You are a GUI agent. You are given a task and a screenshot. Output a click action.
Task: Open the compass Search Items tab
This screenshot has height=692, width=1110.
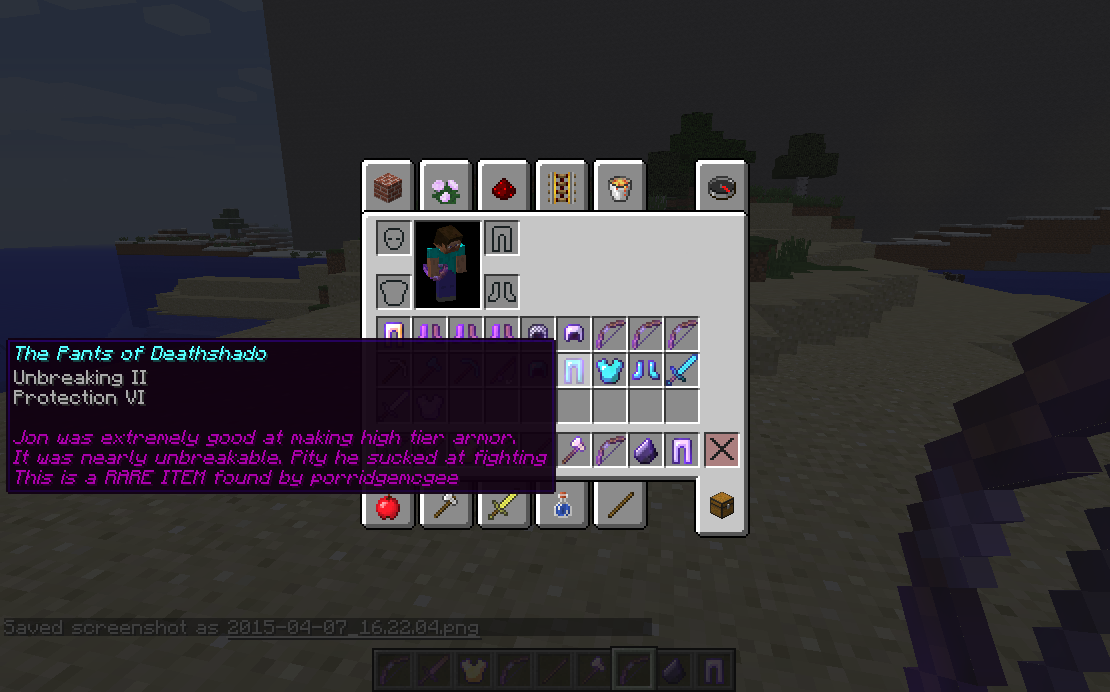coord(721,187)
